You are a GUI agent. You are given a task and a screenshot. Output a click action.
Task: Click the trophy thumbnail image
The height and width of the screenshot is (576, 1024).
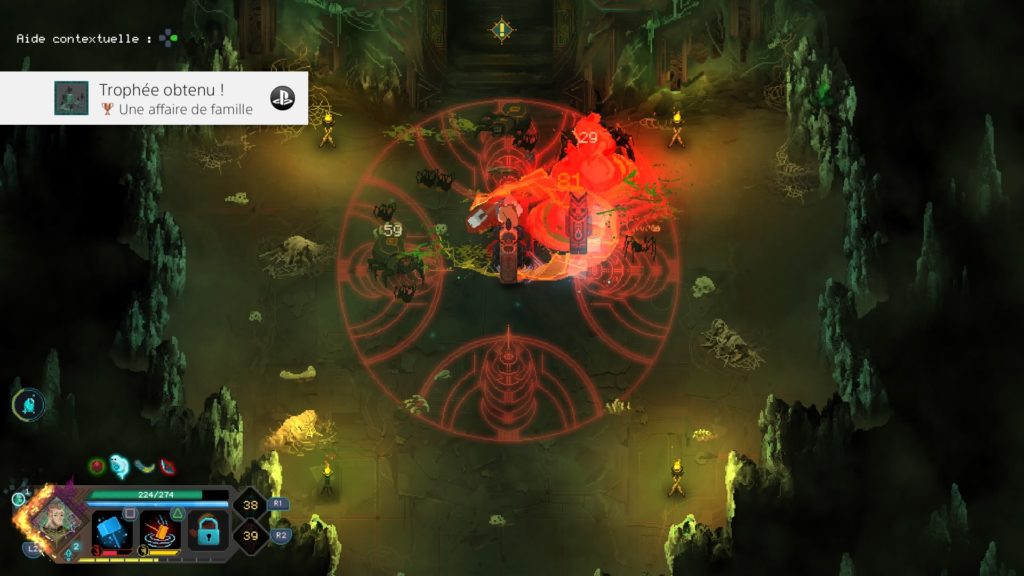(x=72, y=98)
